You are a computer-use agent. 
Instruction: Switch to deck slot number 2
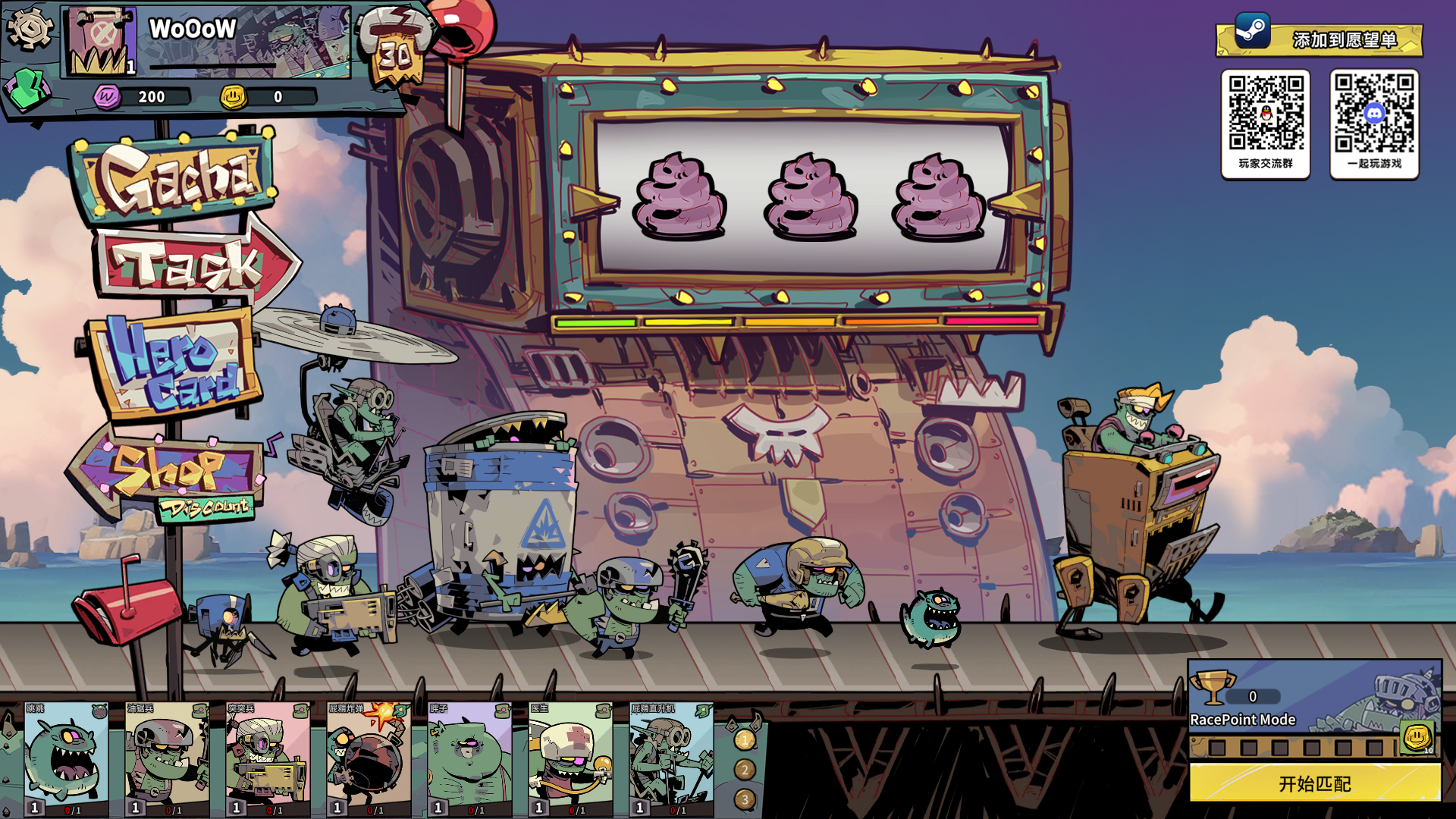pyautogui.click(x=745, y=770)
